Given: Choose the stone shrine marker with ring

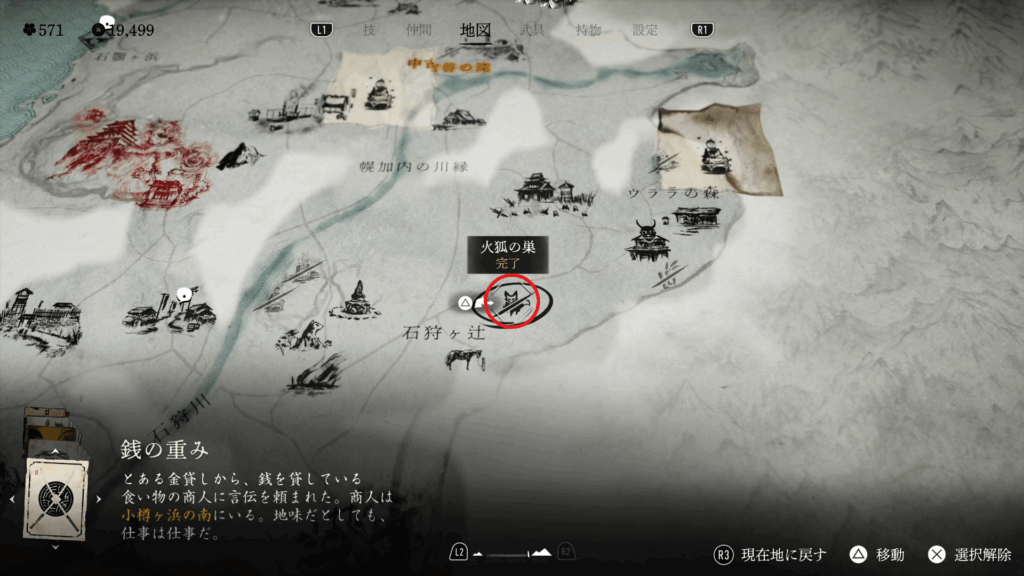Looking at the screenshot, I should tap(357, 301).
